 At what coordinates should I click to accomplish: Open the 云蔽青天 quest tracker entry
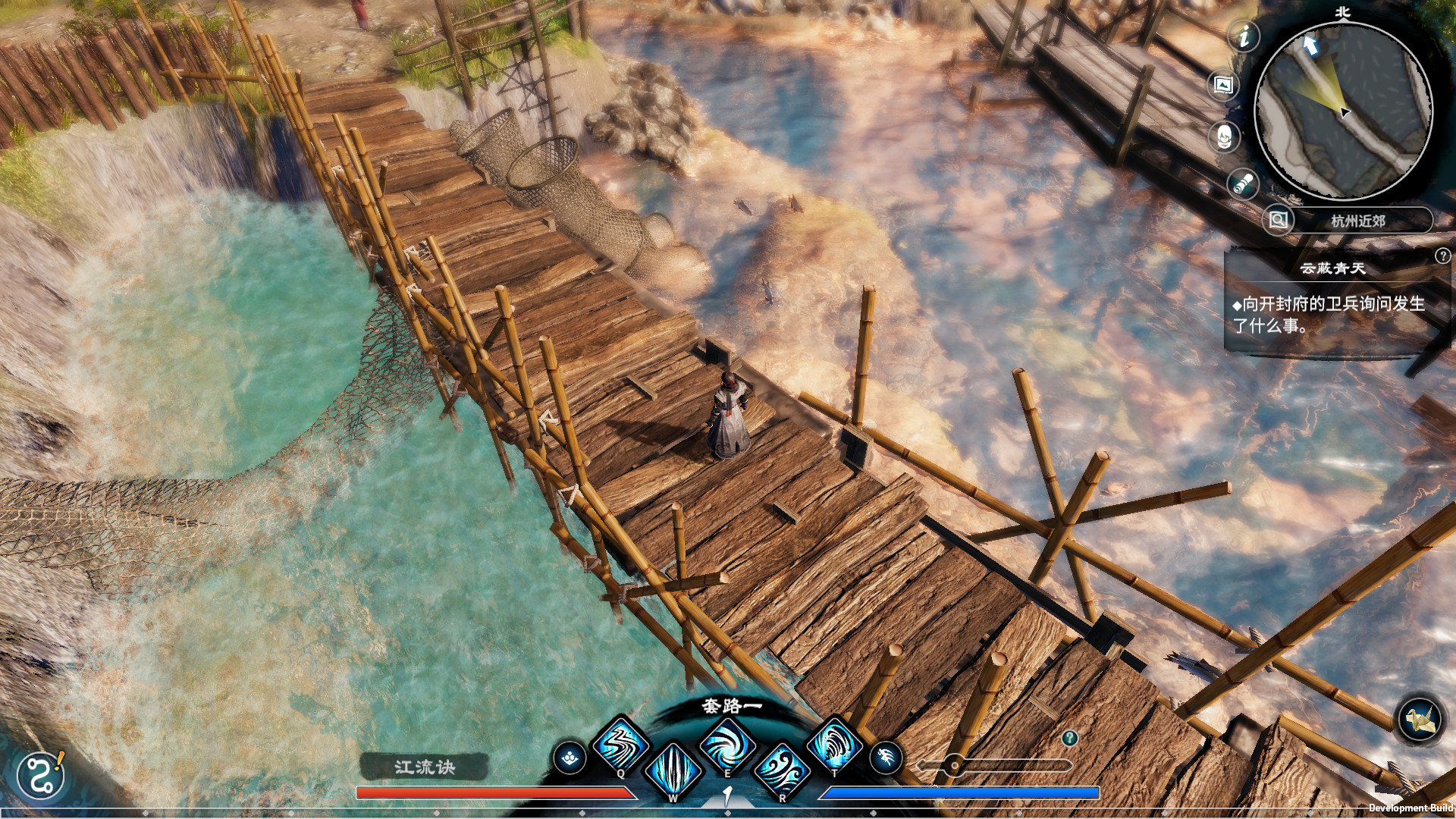coord(1332,268)
